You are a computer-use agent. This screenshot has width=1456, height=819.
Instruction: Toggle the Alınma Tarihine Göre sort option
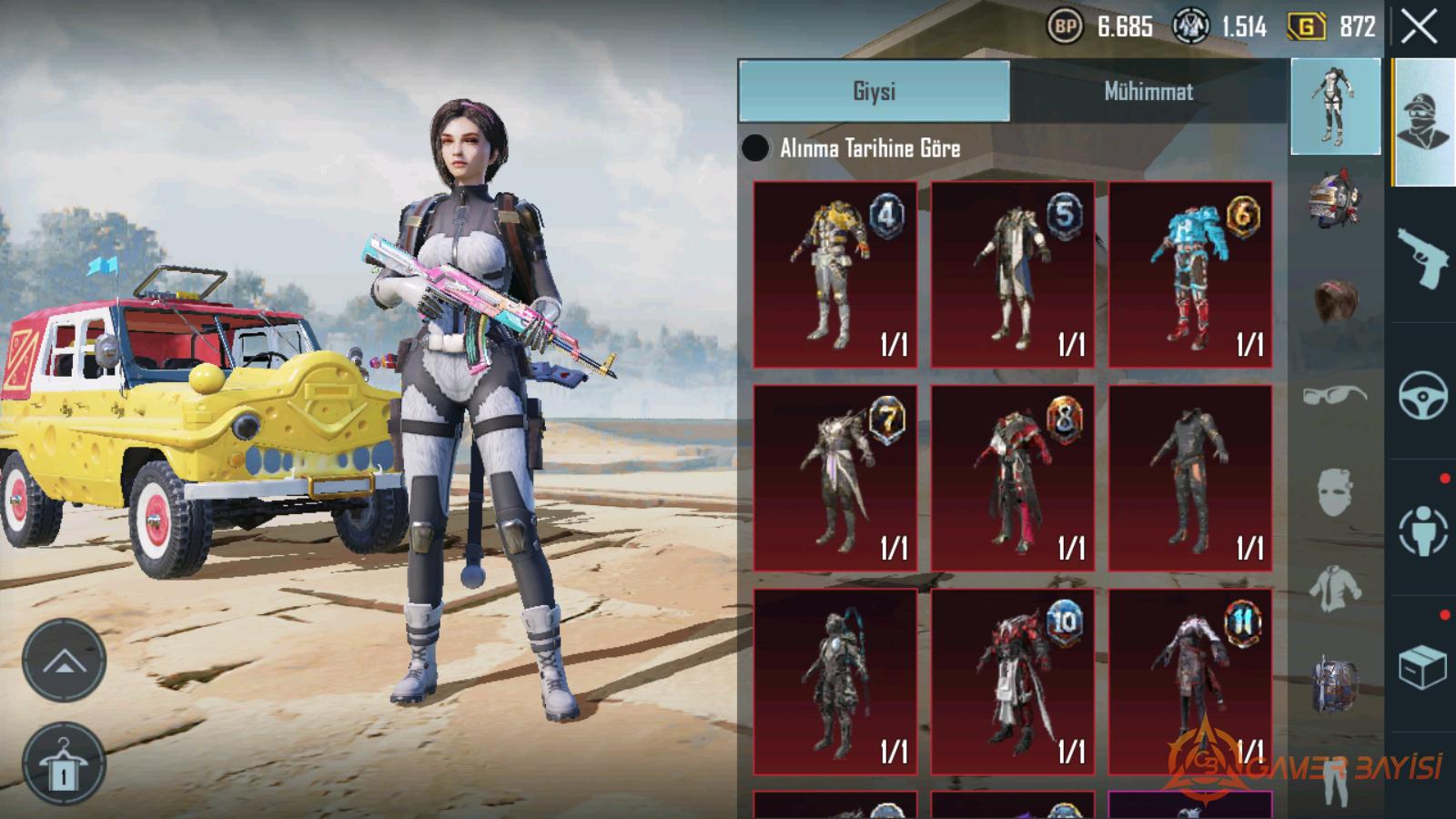(755, 148)
